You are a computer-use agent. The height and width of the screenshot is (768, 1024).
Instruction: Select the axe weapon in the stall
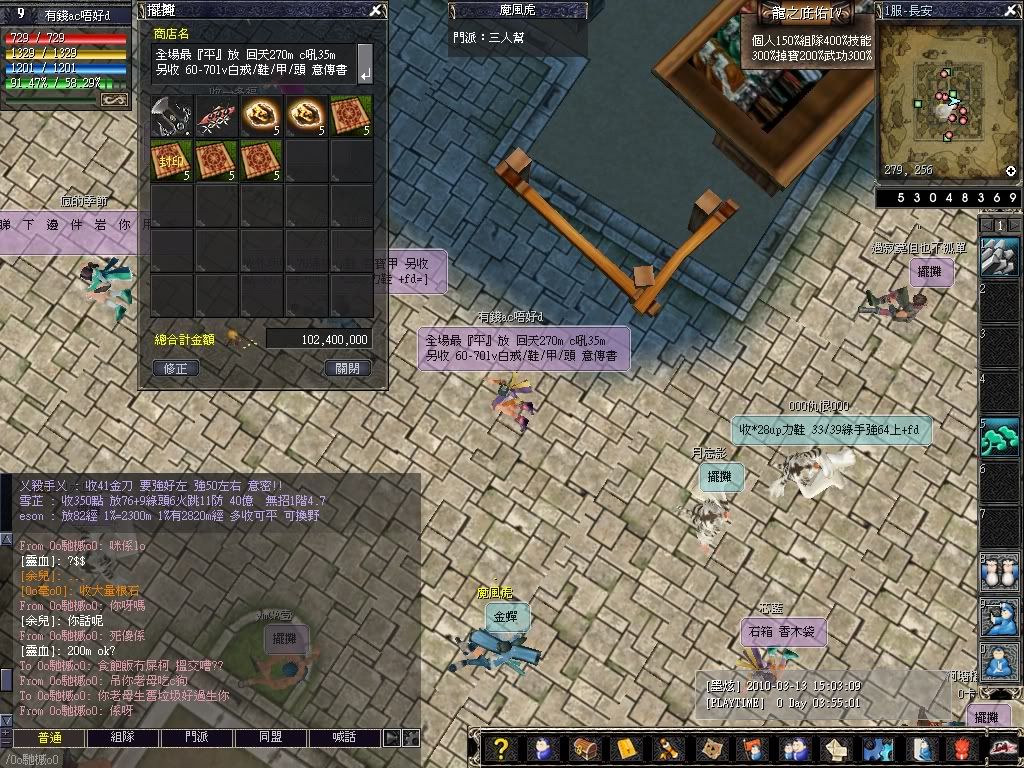(x=171, y=117)
